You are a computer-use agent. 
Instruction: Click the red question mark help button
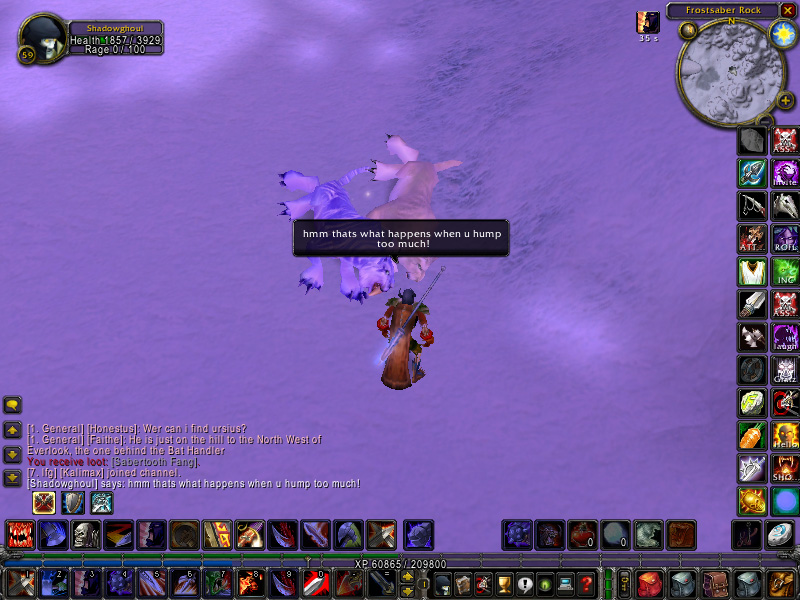587,583
